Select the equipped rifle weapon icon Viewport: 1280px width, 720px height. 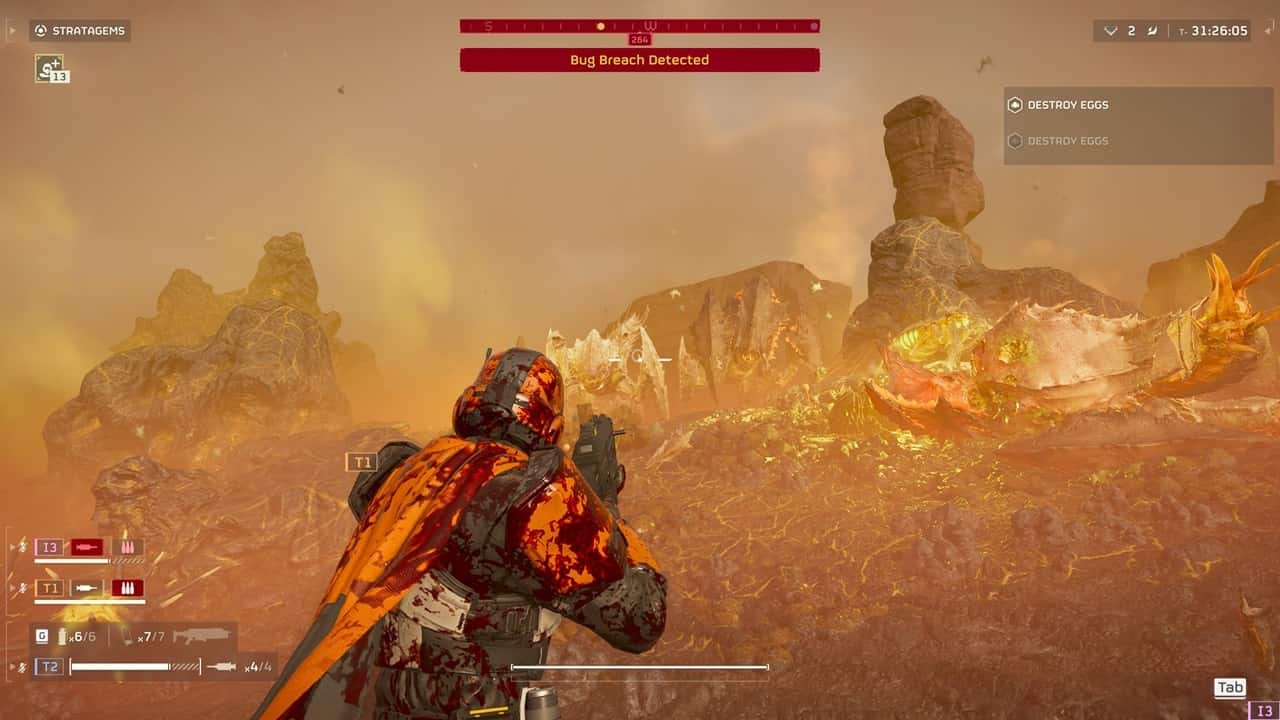201,636
